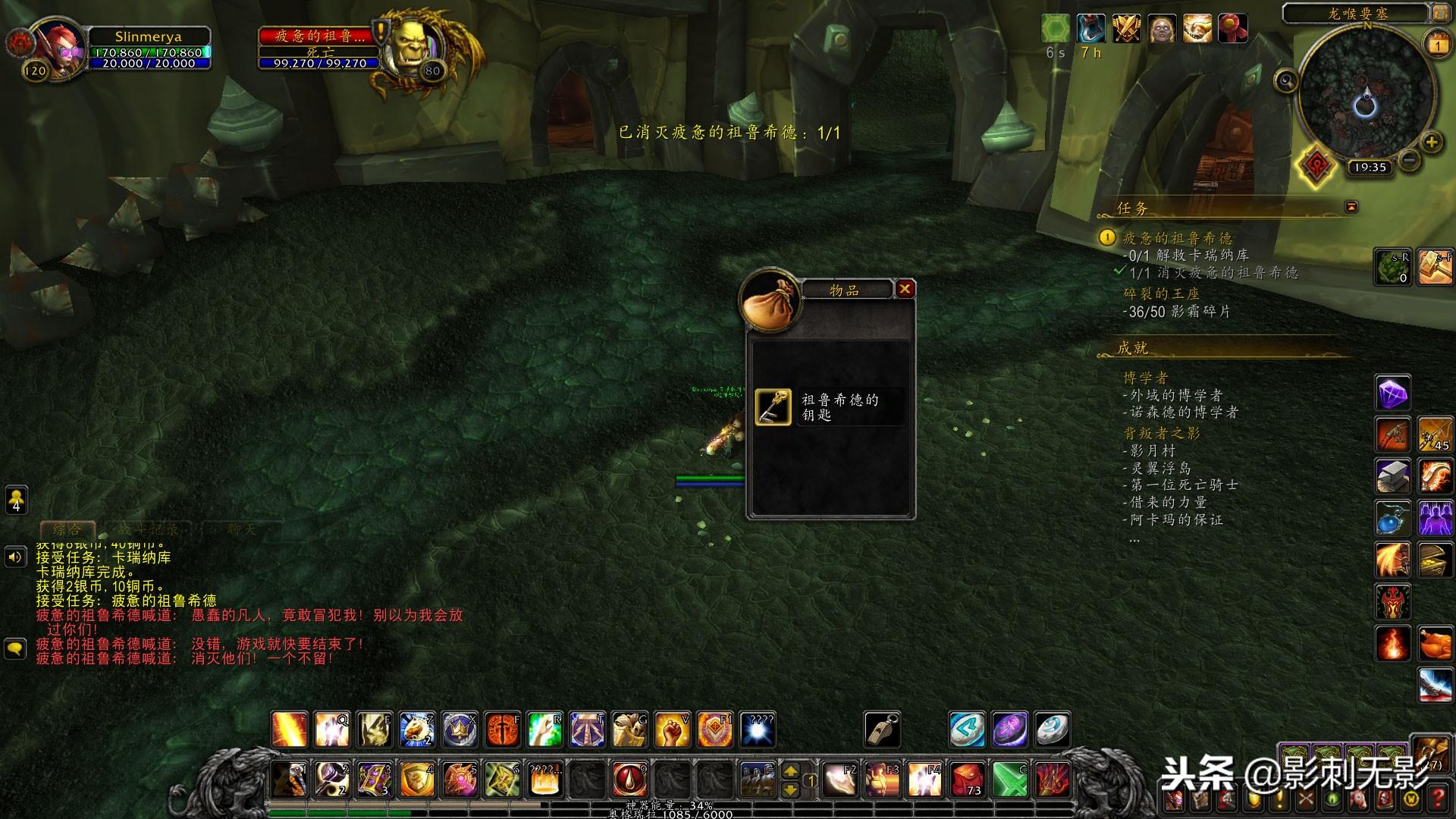The width and height of the screenshot is (1456, 819).
Task: Click the red Horde emblem by the minimap
Action: (x=1316, y=166)
